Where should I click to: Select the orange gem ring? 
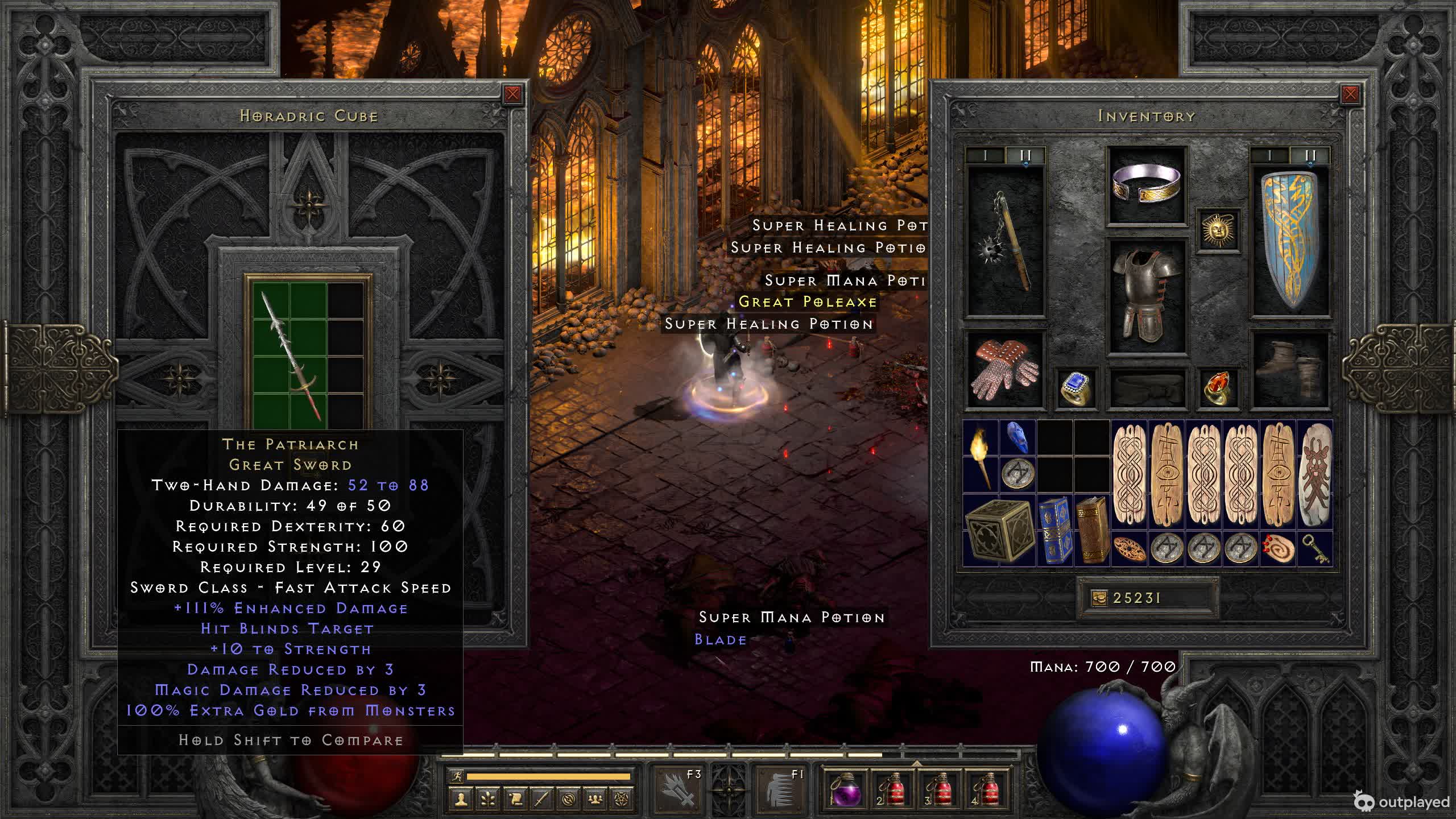coord(1218,388)
